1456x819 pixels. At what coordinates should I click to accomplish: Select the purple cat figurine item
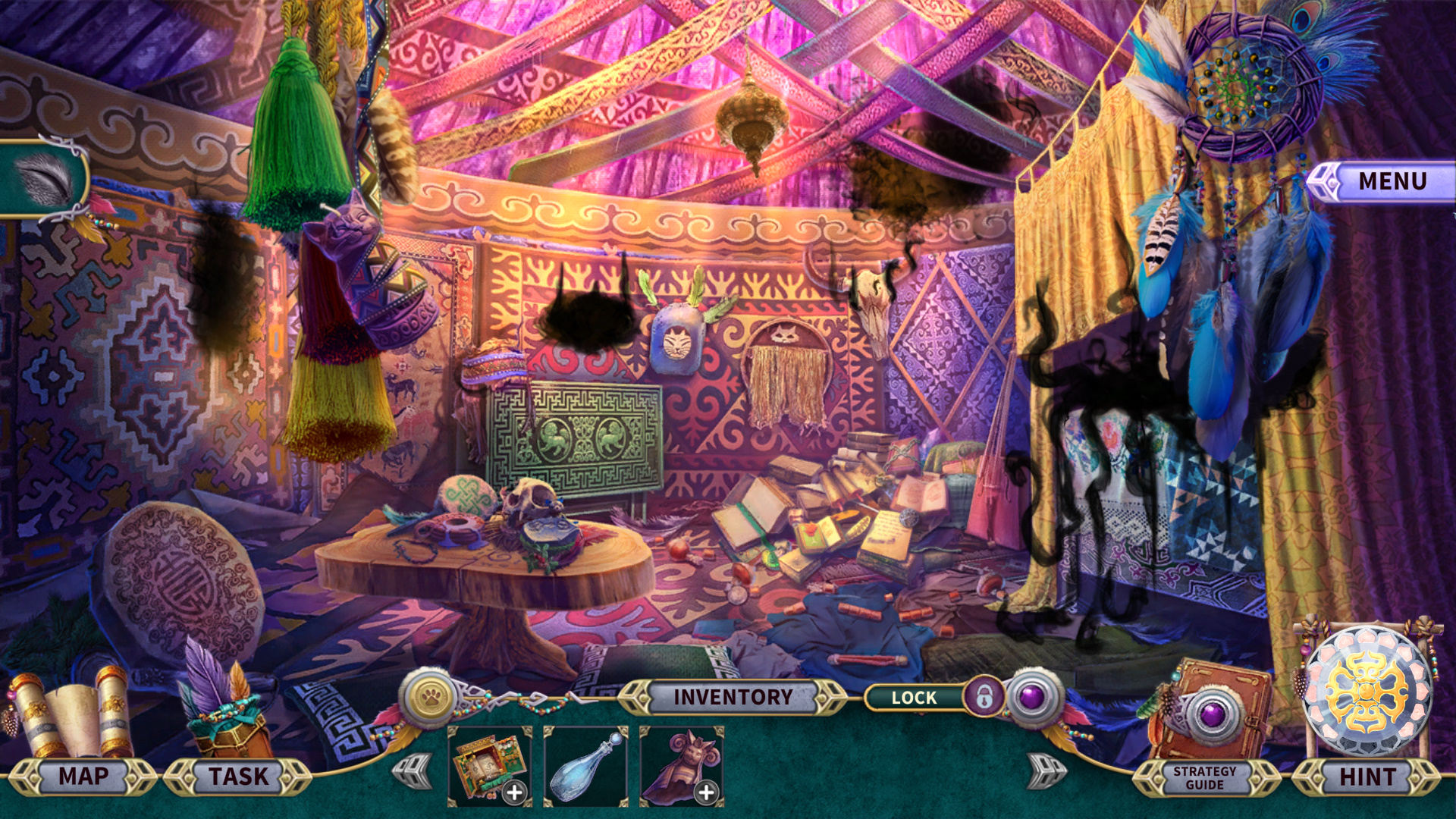pos(681,766)
